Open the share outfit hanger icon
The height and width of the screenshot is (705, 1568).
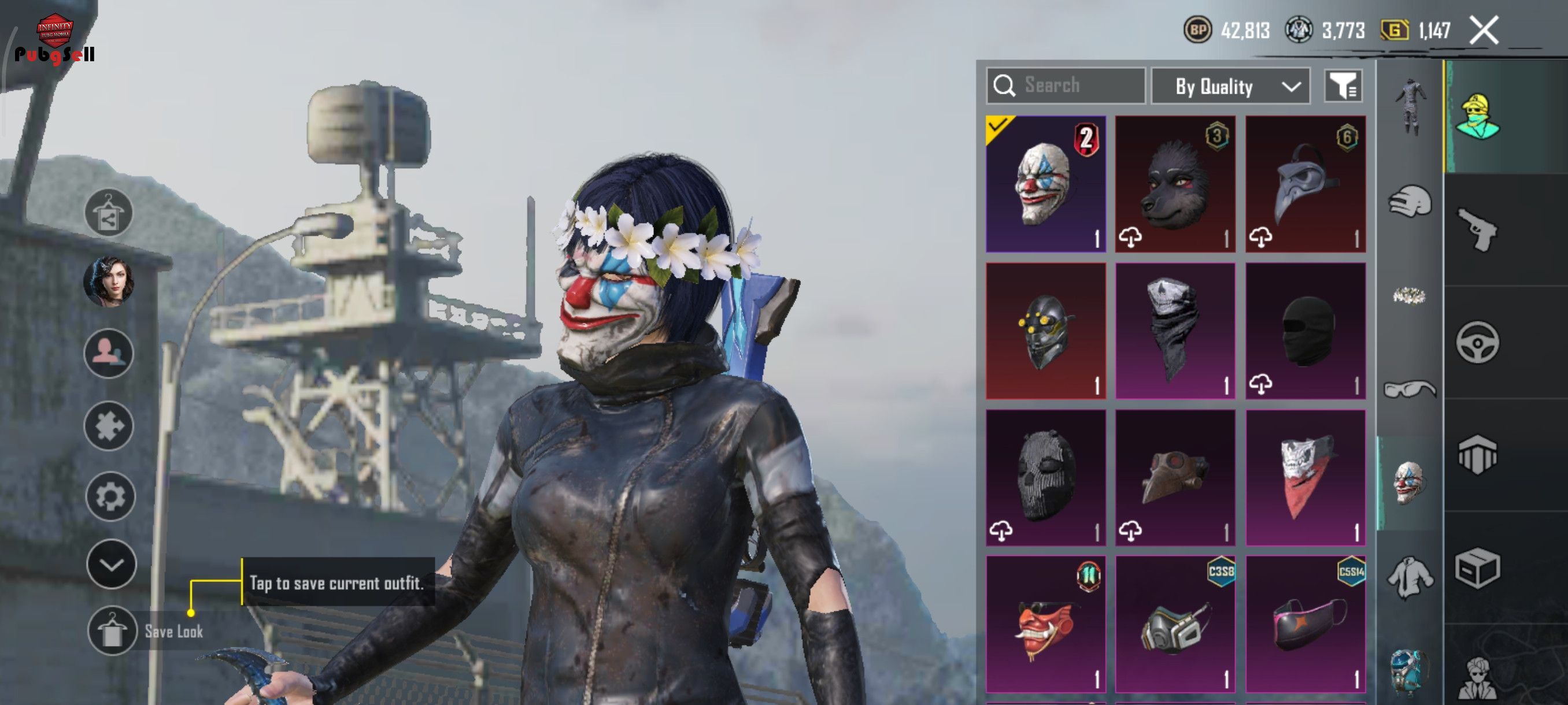[x=108, y=213]
